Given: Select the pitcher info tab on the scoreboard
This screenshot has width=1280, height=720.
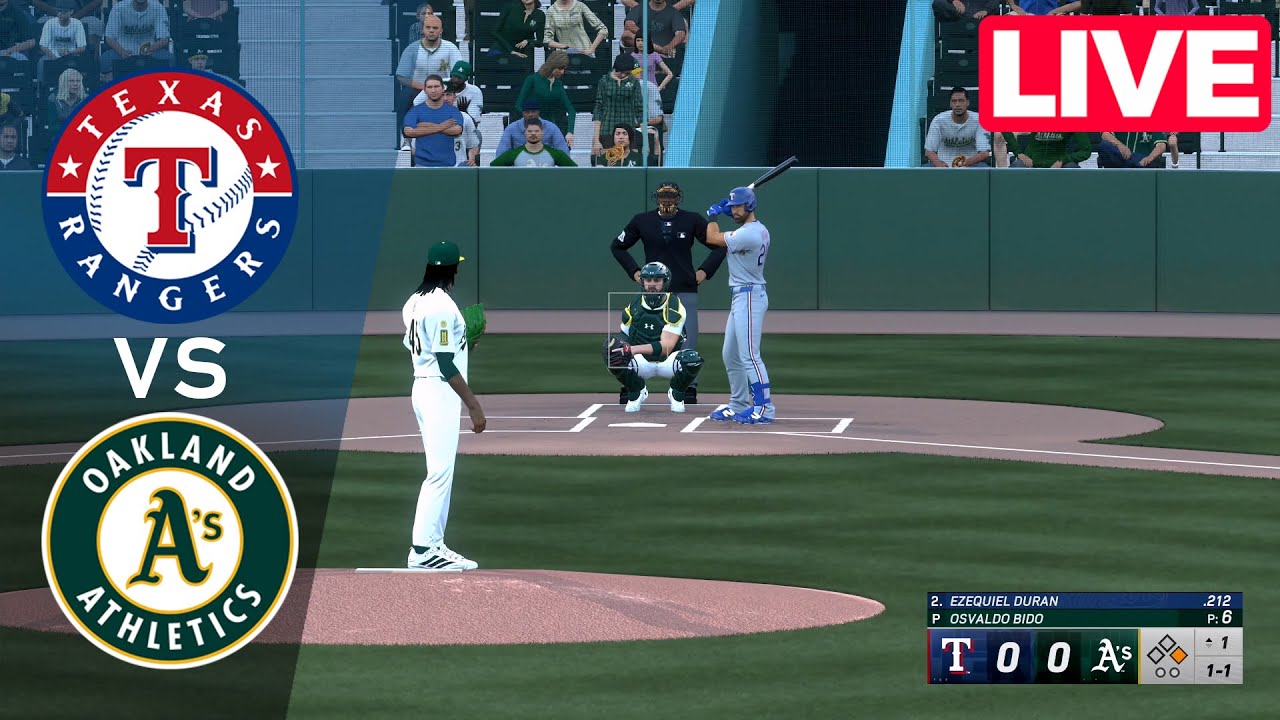Looking at the screenshot, I should tap(997, 617).
